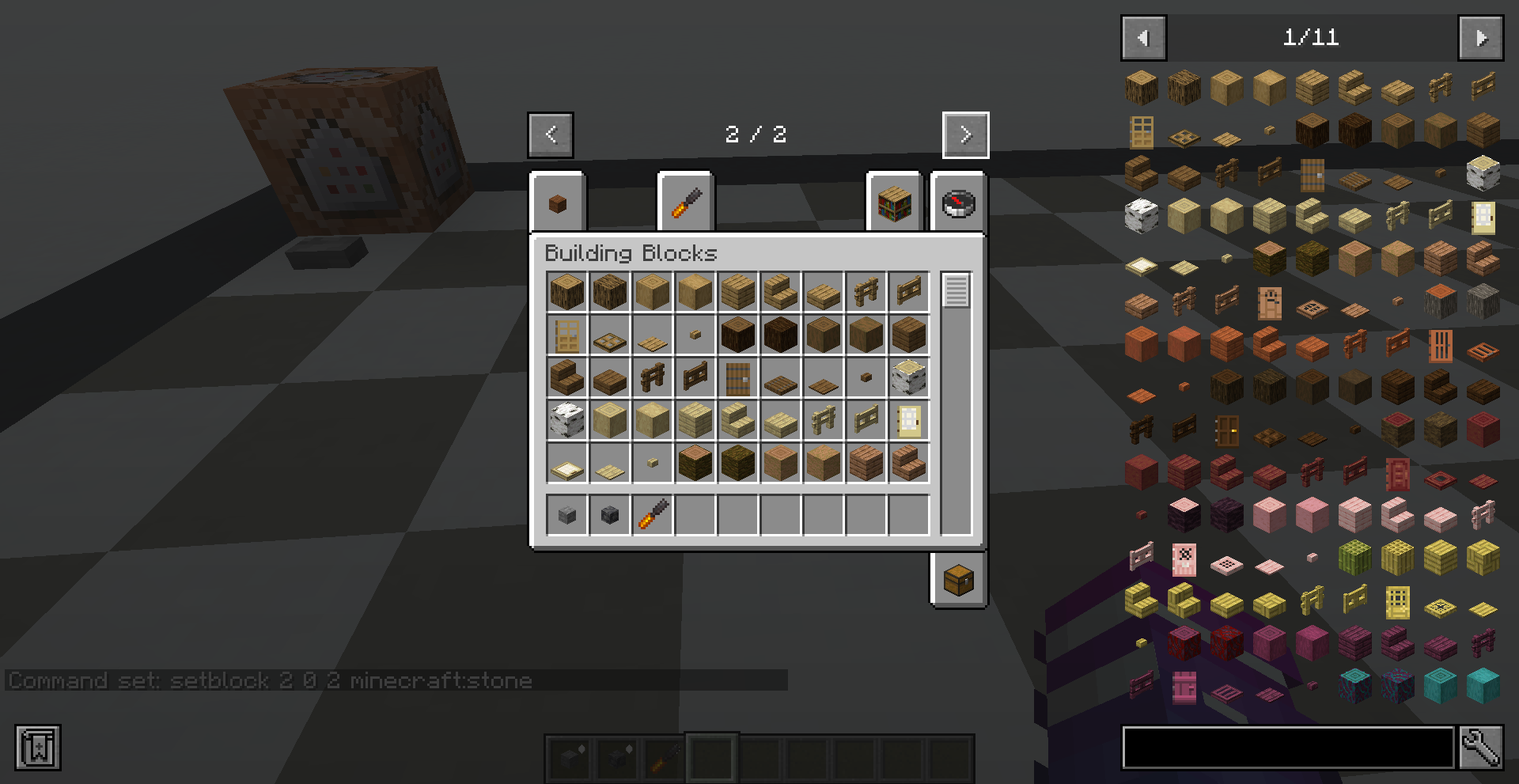Advance JEI item list to next page
Screen dimensions: 1519x784
(1481, 37)
